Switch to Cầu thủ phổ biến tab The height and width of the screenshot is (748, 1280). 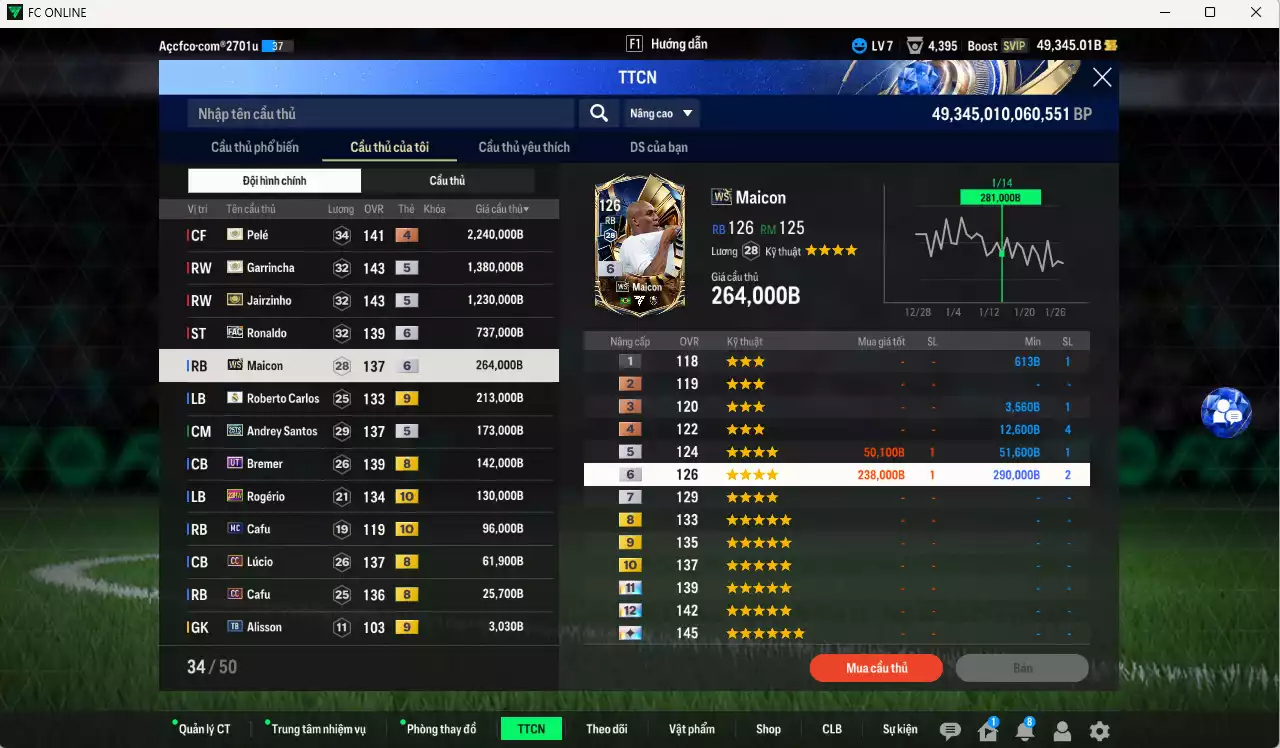tap(255, 147)
